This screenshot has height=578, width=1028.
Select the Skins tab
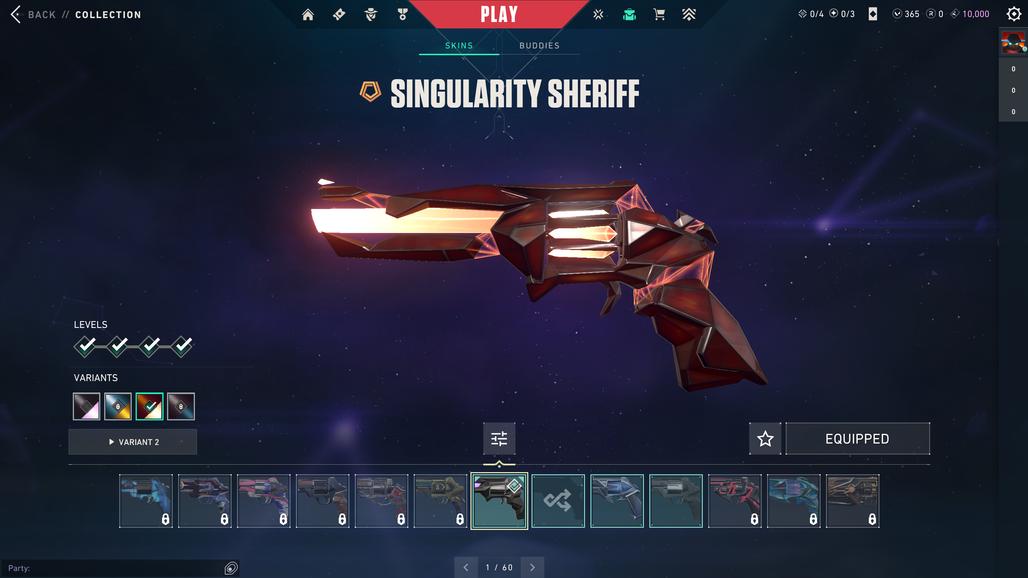(x=459, y=46)
